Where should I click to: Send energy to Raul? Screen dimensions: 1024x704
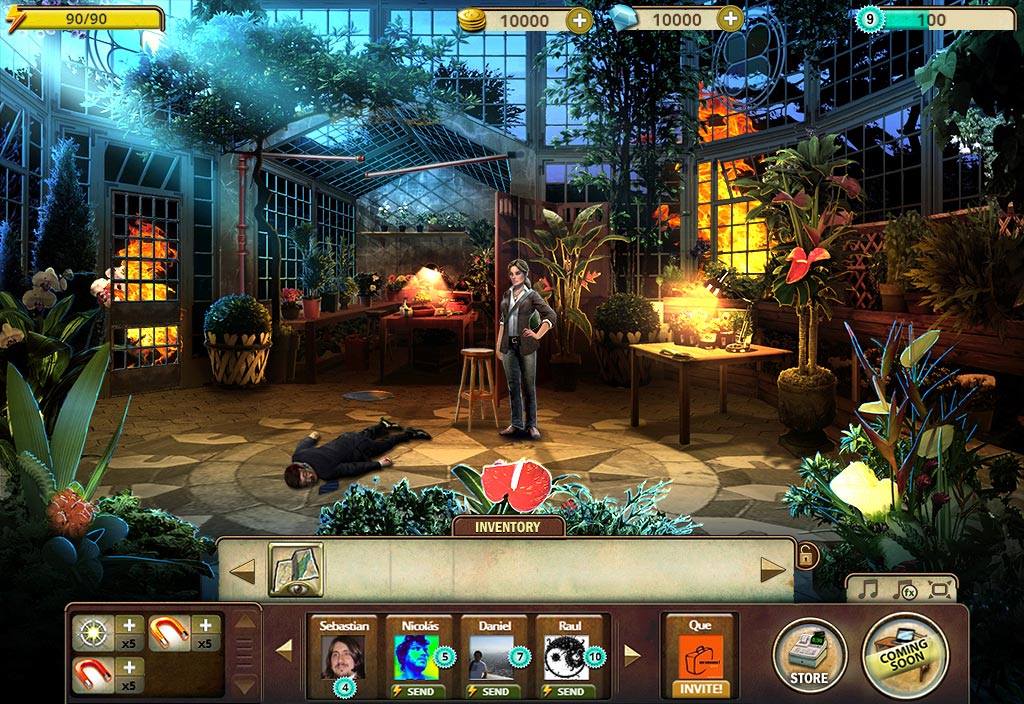pos(569,691)
